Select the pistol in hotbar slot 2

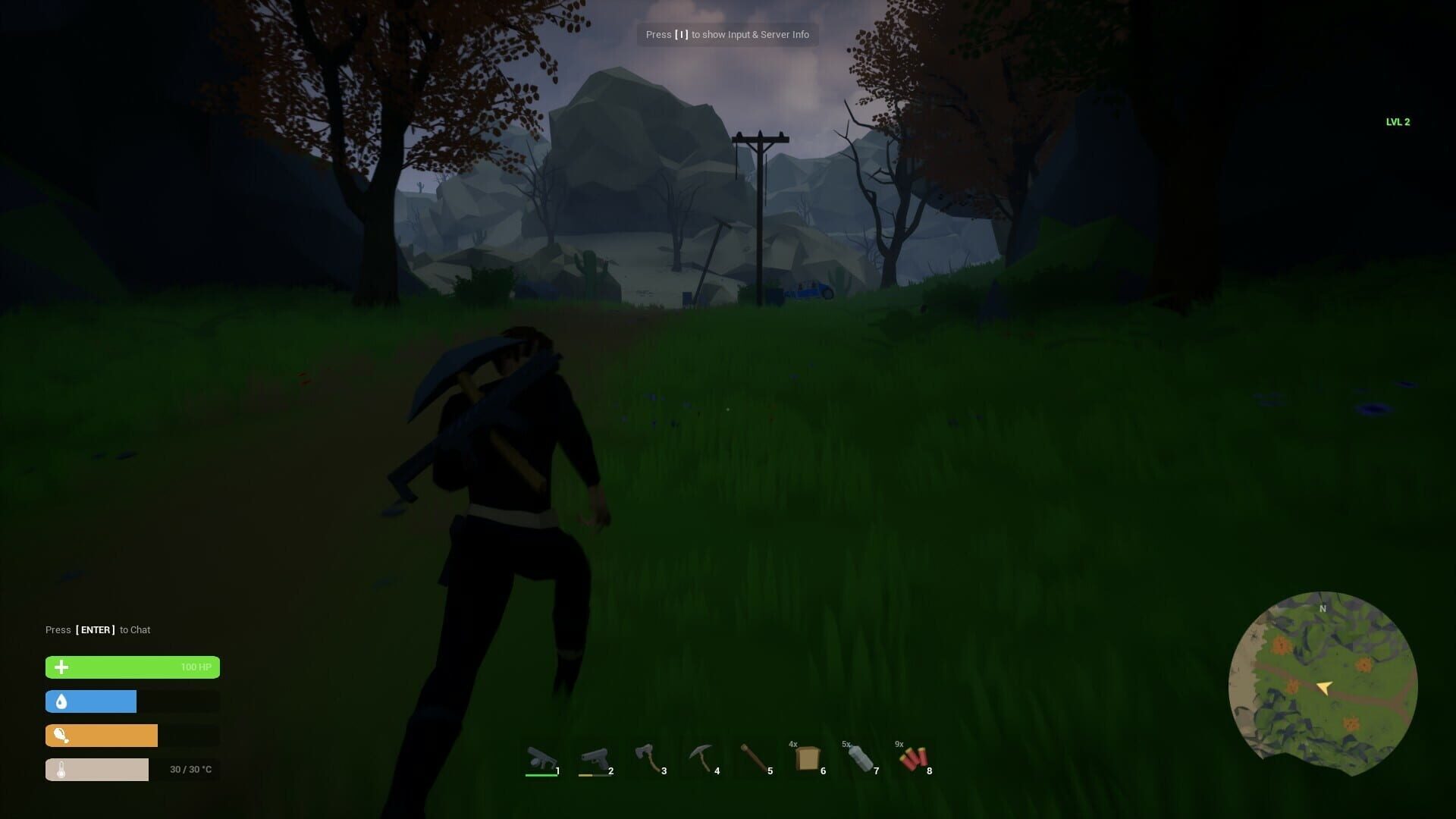coord(595,758)
